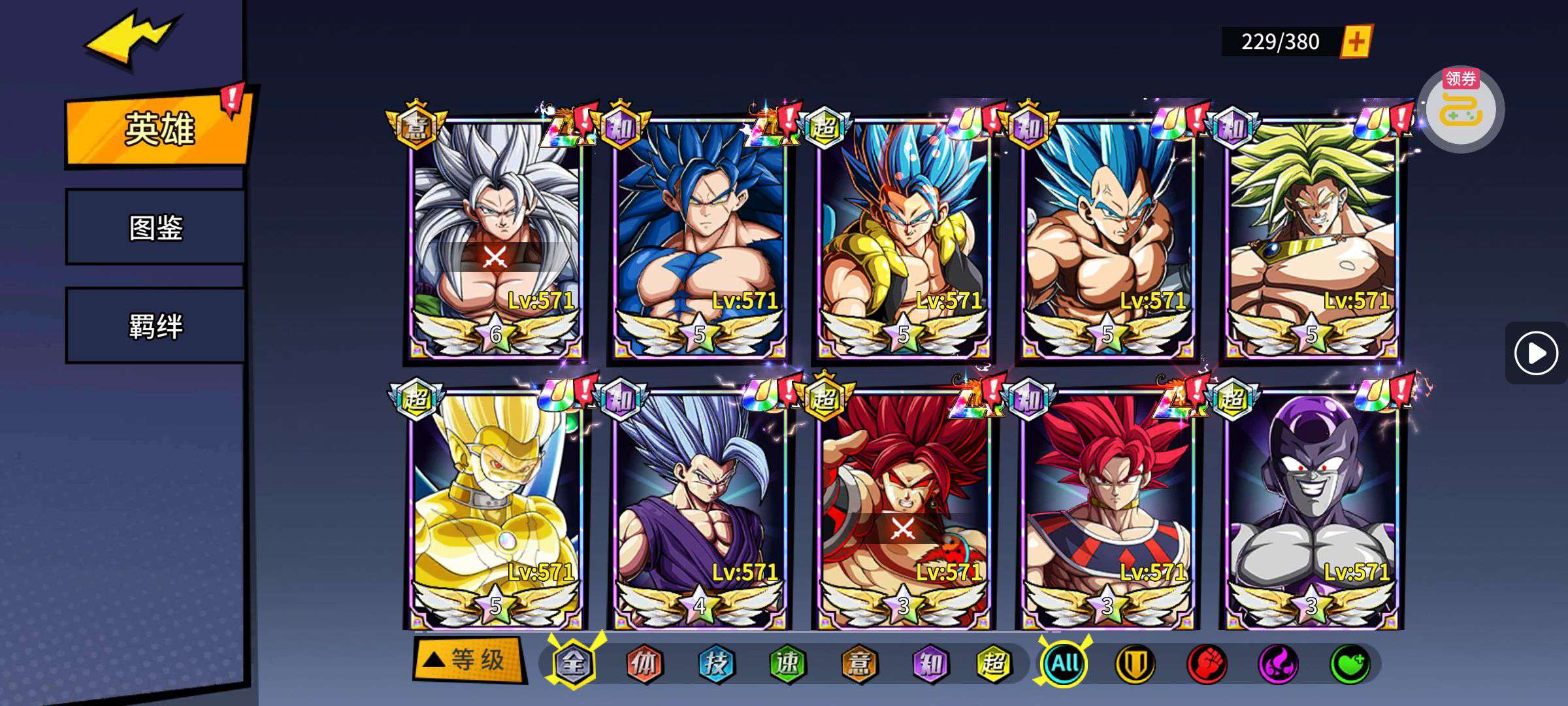Filter heroes by 技 type
Image resolution: width=1568 pixels, height=706 pixels.
tap(716, 664)
